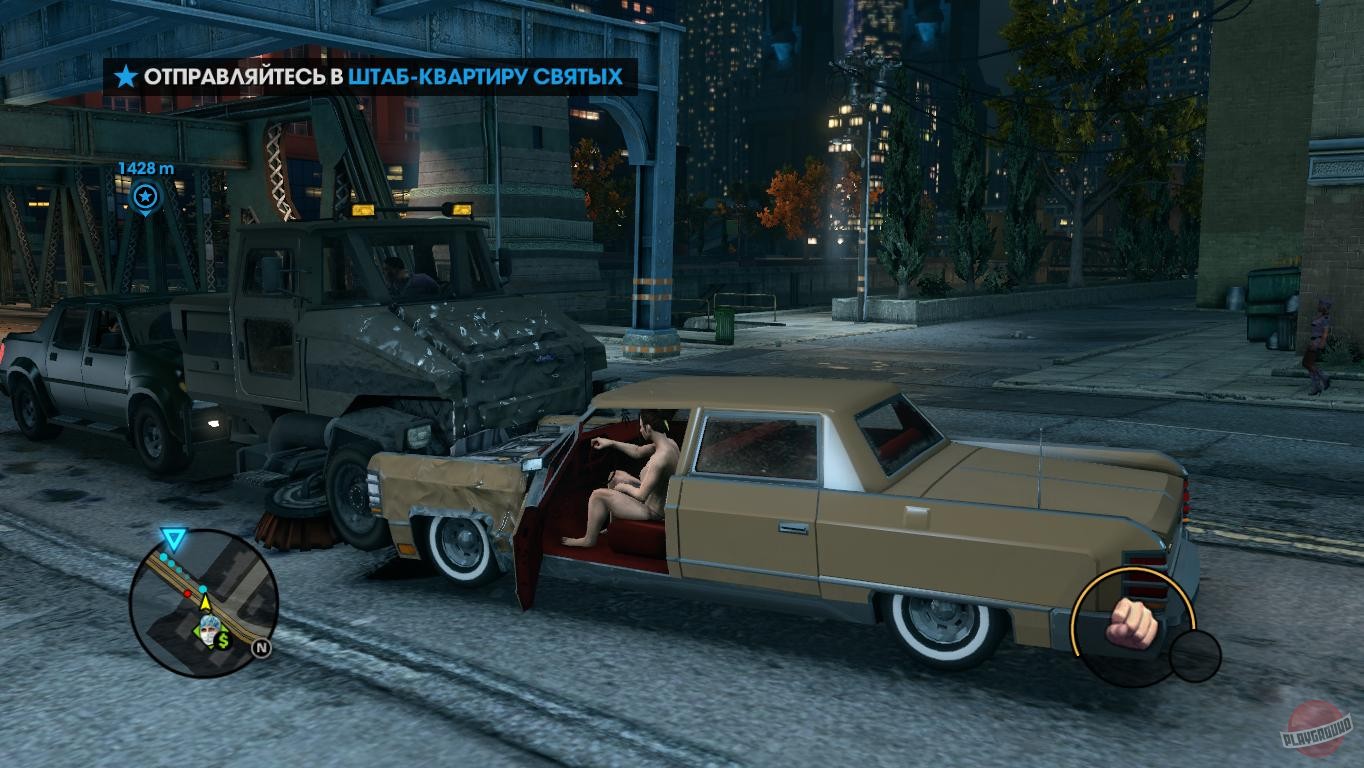Viewport: 1364px width, 768px height.
Task: Toggle the red enemy blip on the minimap
Action: (x=187, y=594)
